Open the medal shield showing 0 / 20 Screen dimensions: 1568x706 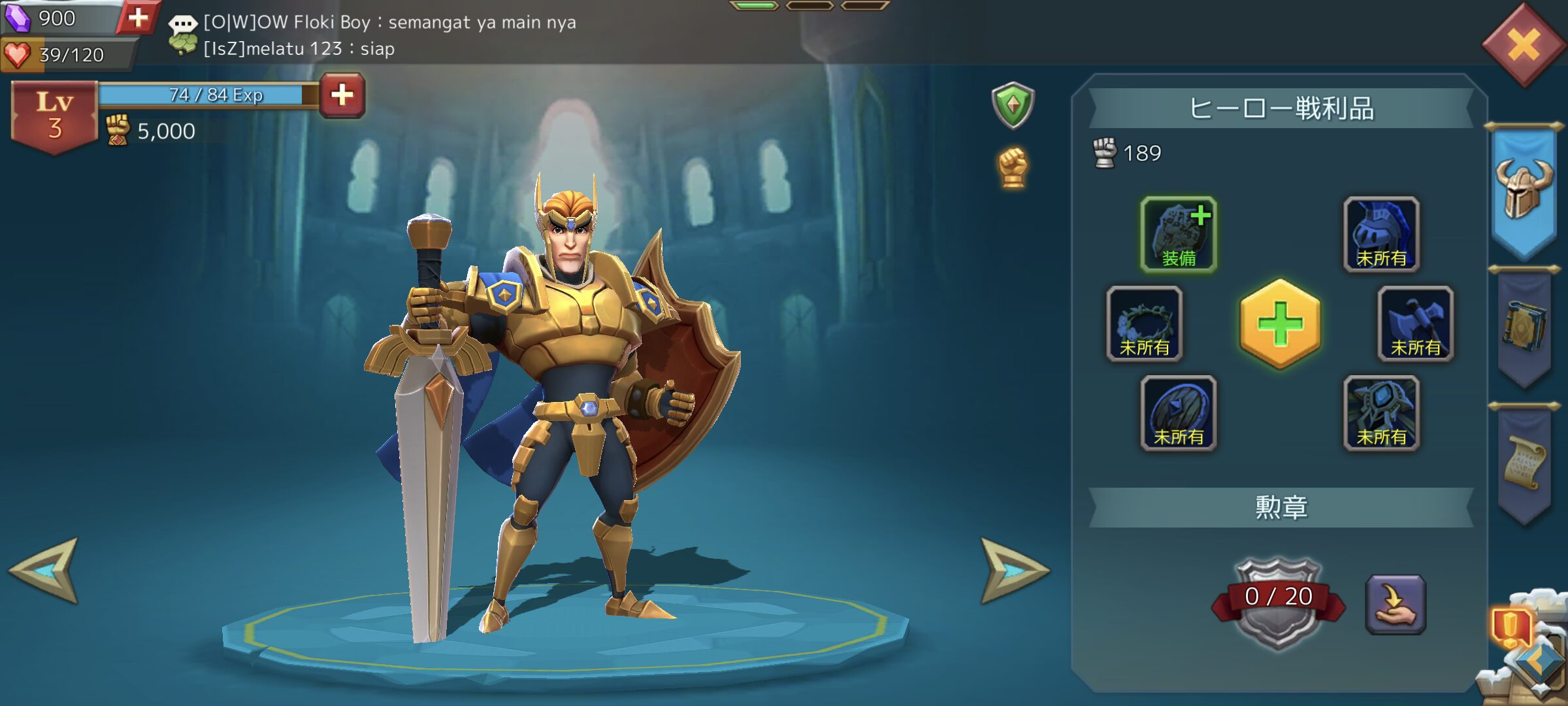pyautogui.click(x=1277, y=601)
